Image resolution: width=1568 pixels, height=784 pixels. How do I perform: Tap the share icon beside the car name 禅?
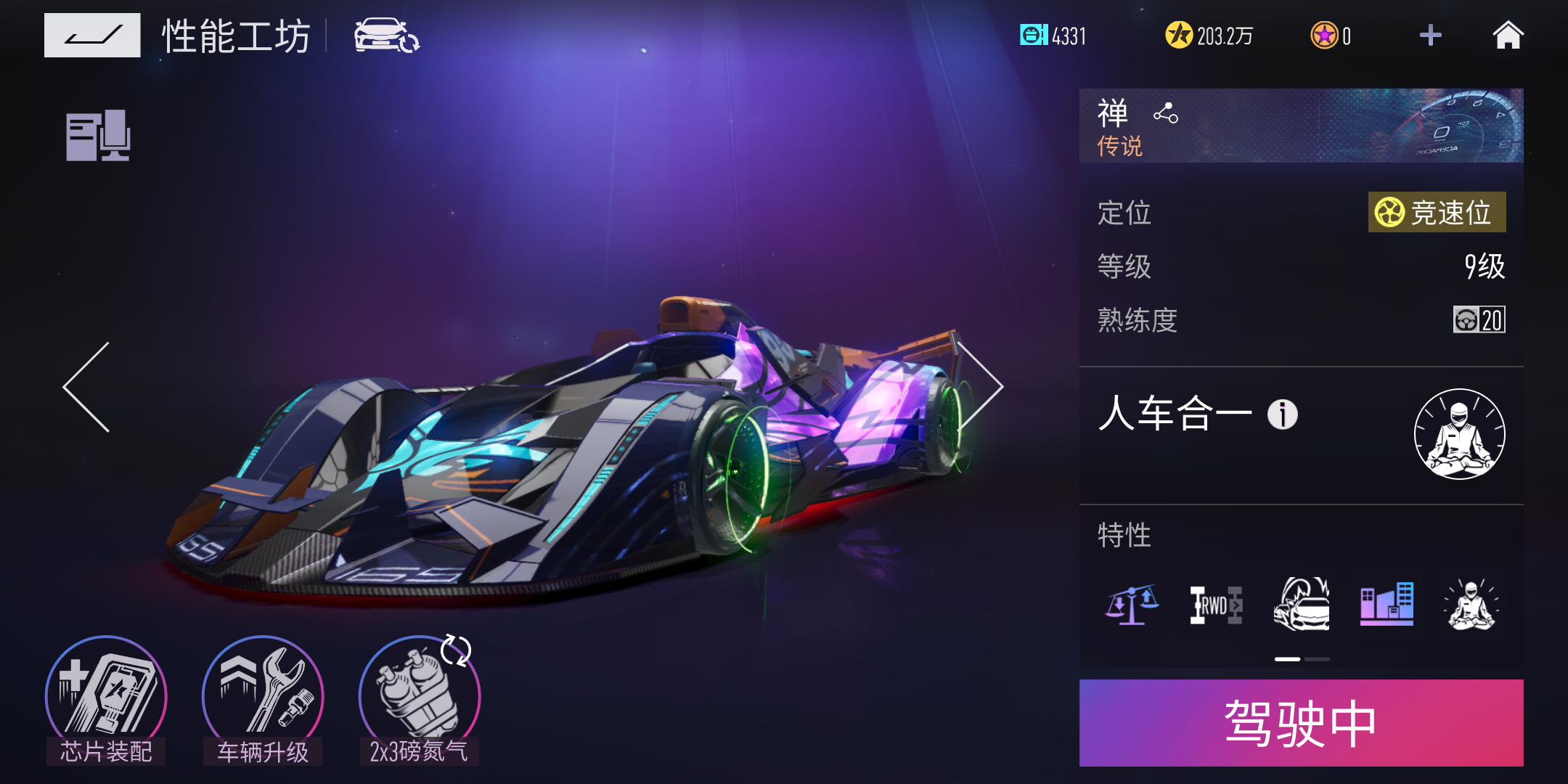(x=1164, y=113)
